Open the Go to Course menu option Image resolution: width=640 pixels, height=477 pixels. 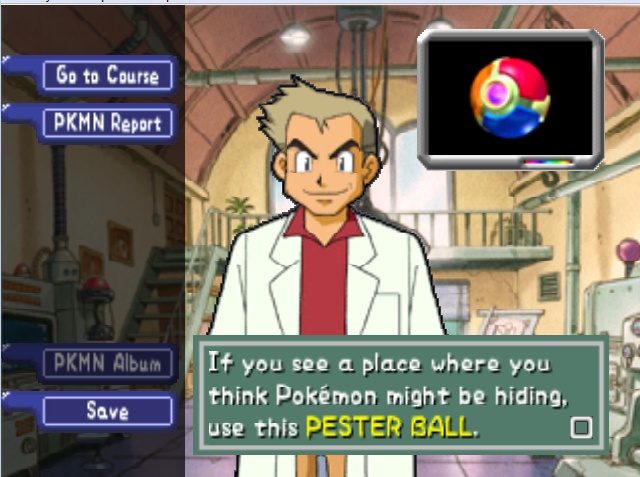(x=108, y=75)
